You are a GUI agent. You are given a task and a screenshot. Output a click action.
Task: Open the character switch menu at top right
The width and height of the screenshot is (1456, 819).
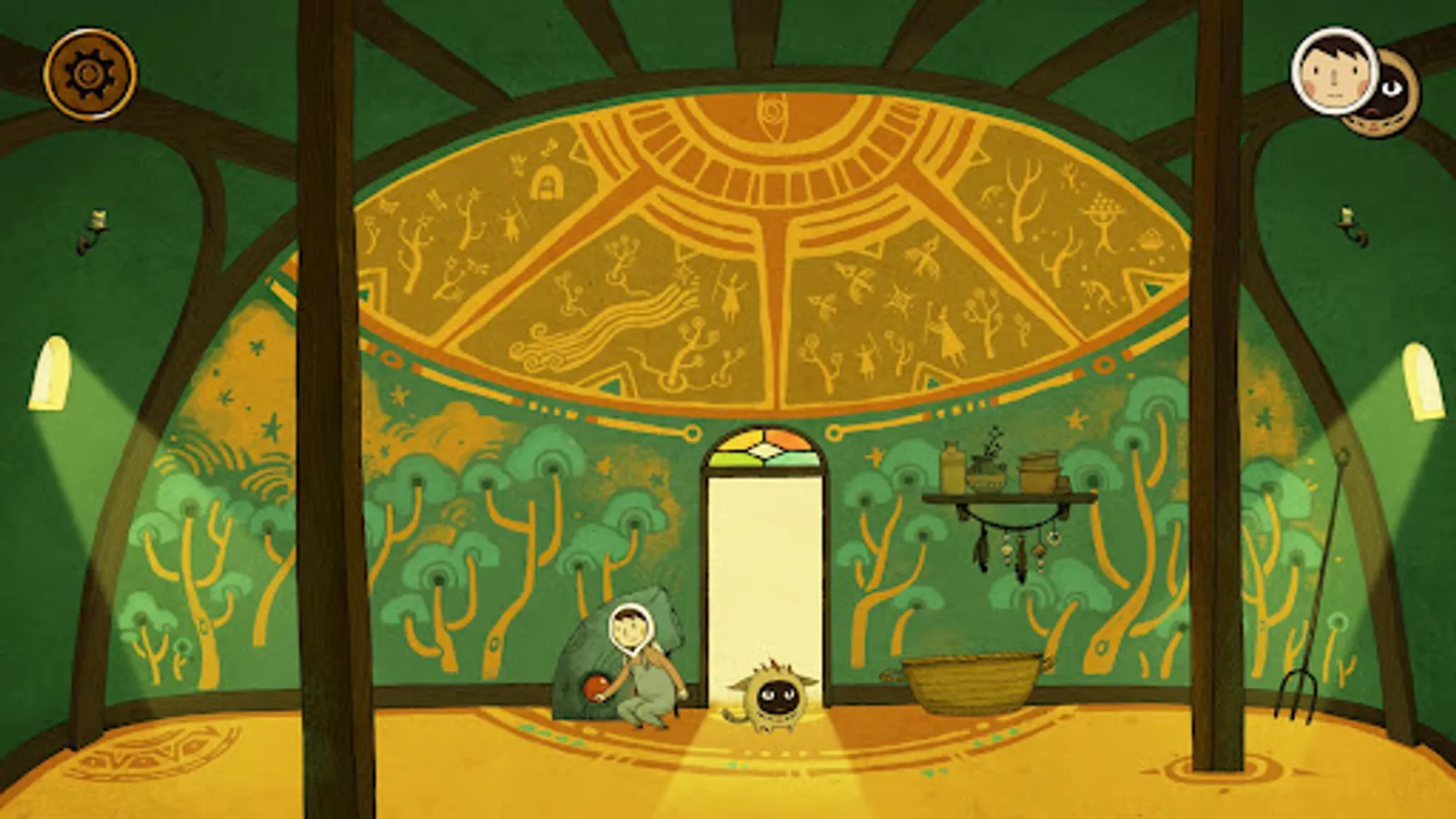tap(1356, 82)
